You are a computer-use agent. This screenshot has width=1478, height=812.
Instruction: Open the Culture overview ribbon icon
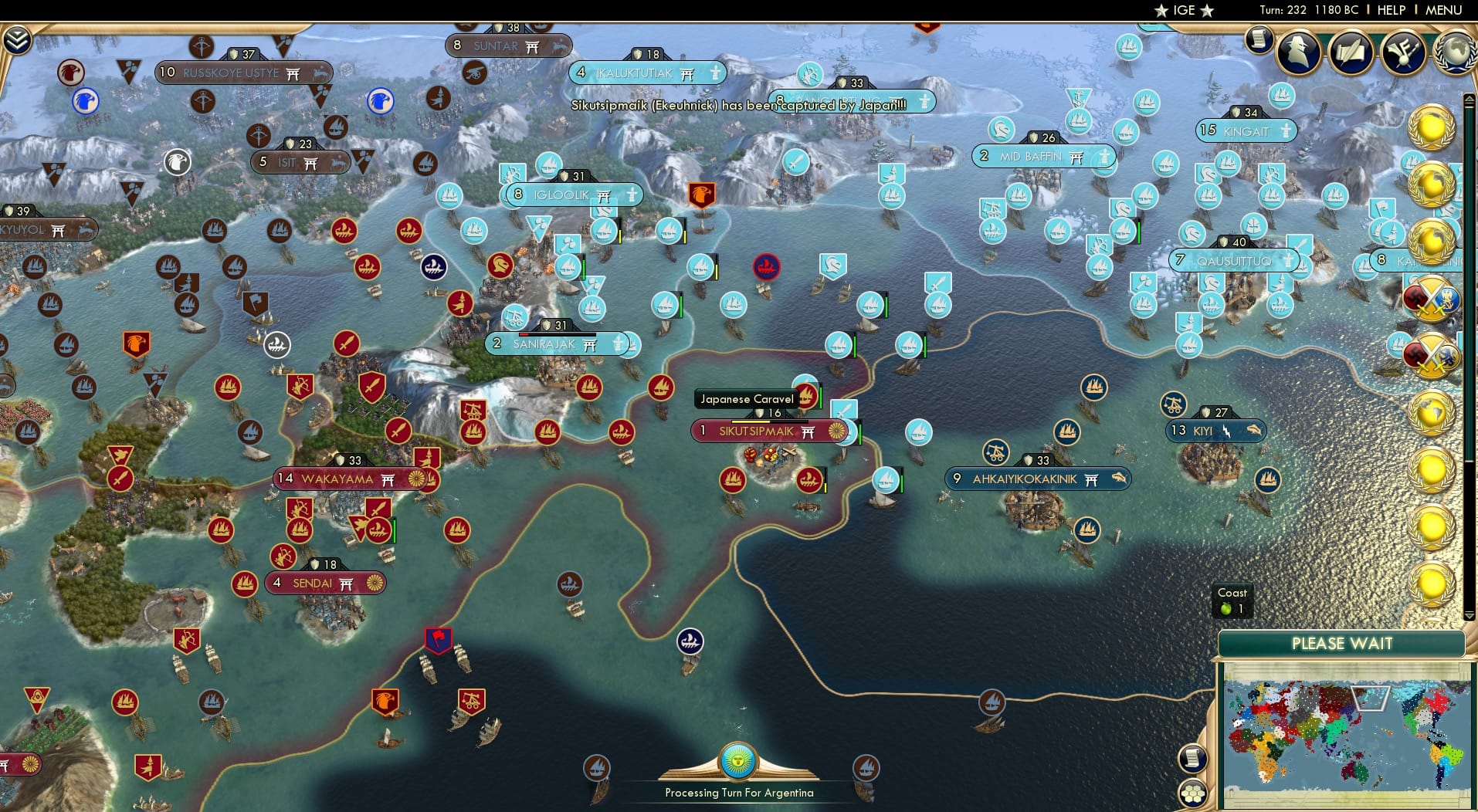click(x=1404, y=52)
